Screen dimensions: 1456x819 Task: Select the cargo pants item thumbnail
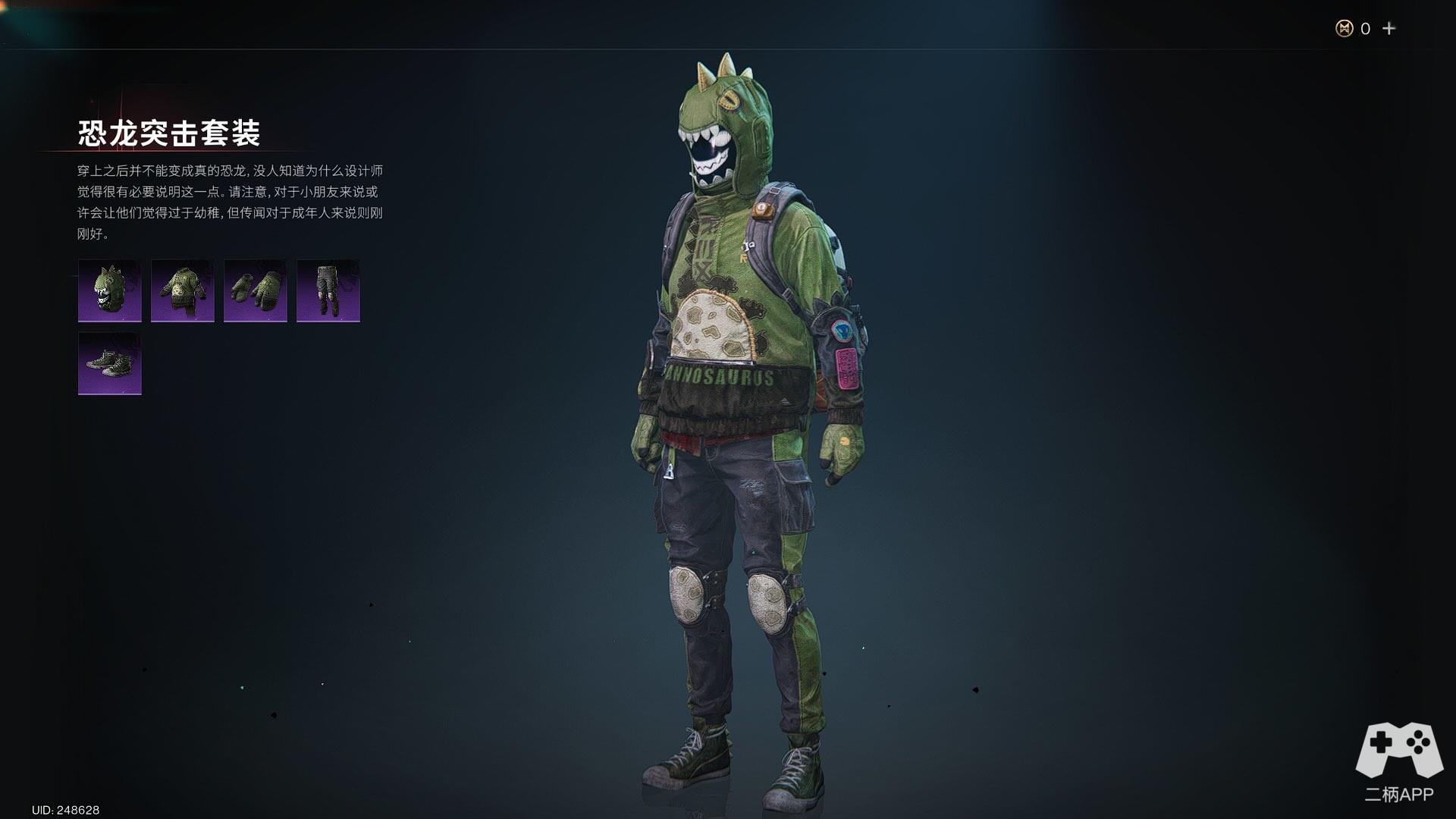coord(328,290)
